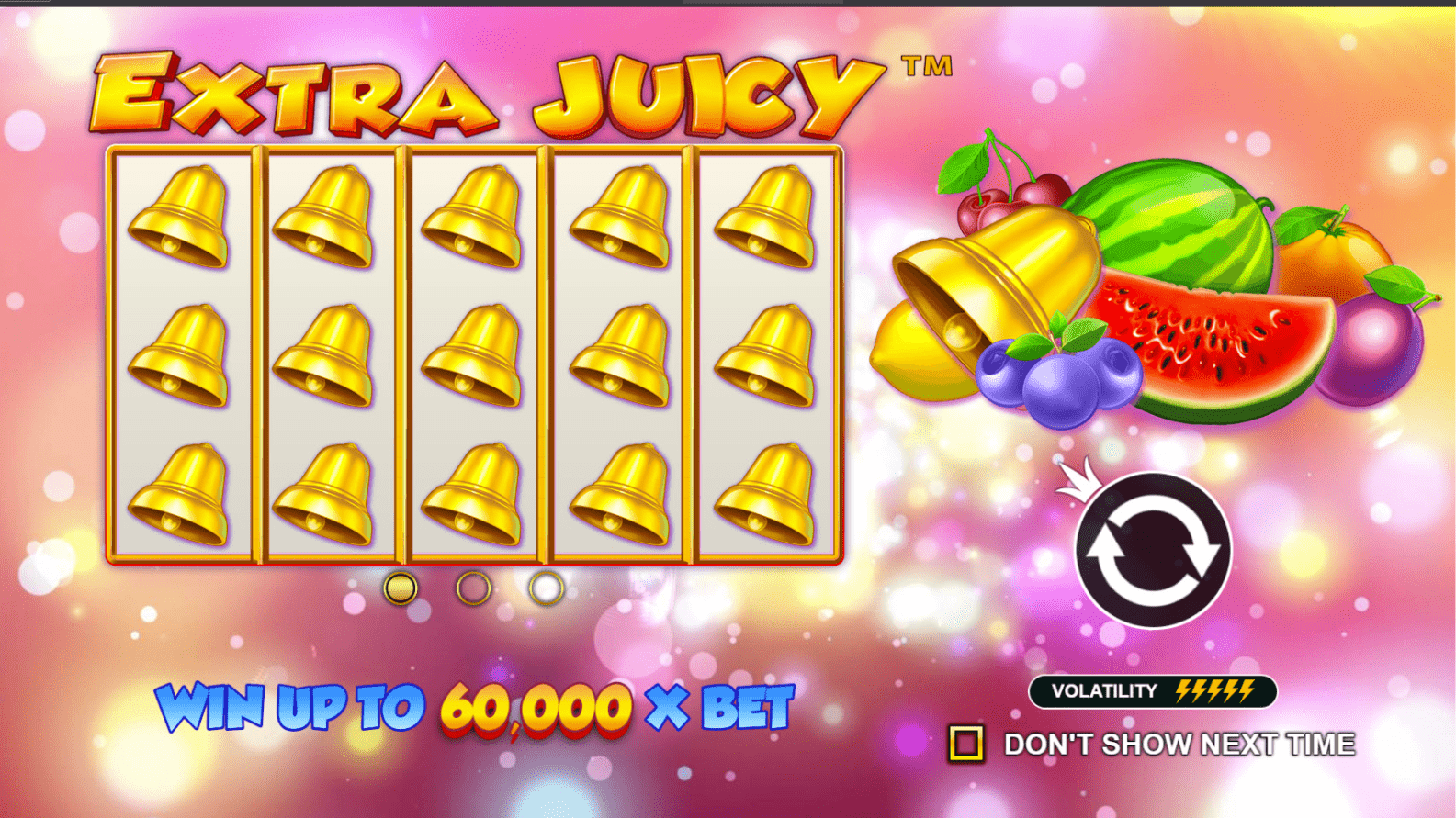The height and width of the screenshot is (818, 1456).
Task: Click the lightning bolts on the volatility meter
Action: coord(1217,689)
